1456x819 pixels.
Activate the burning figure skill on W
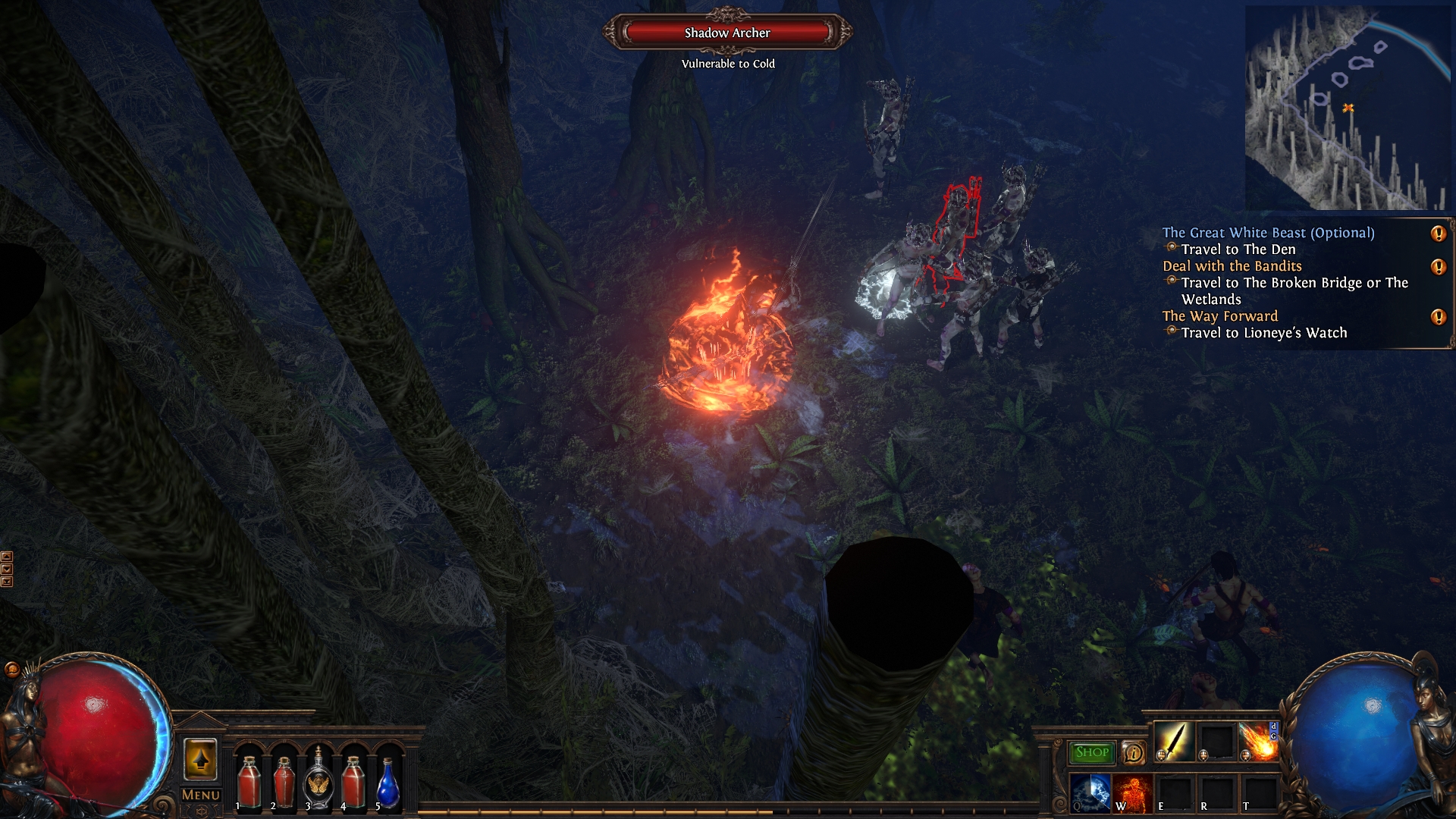tap(1132, 792)
